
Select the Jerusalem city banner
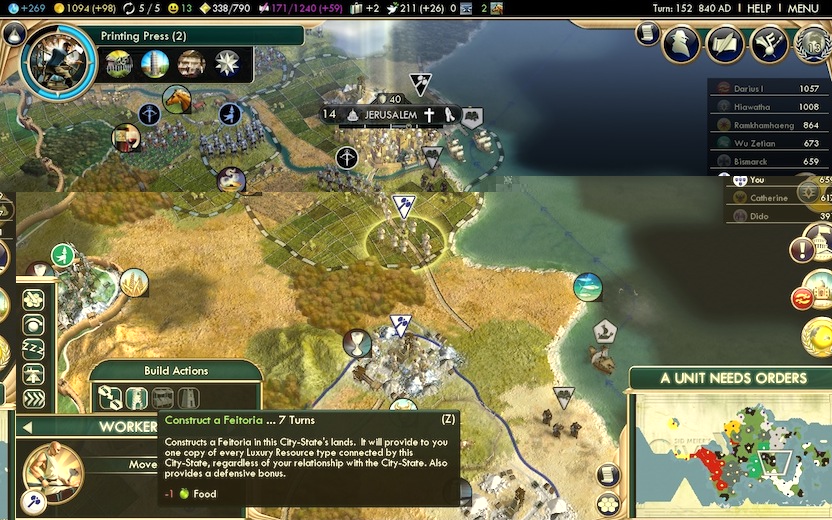[x=389, y=115]
